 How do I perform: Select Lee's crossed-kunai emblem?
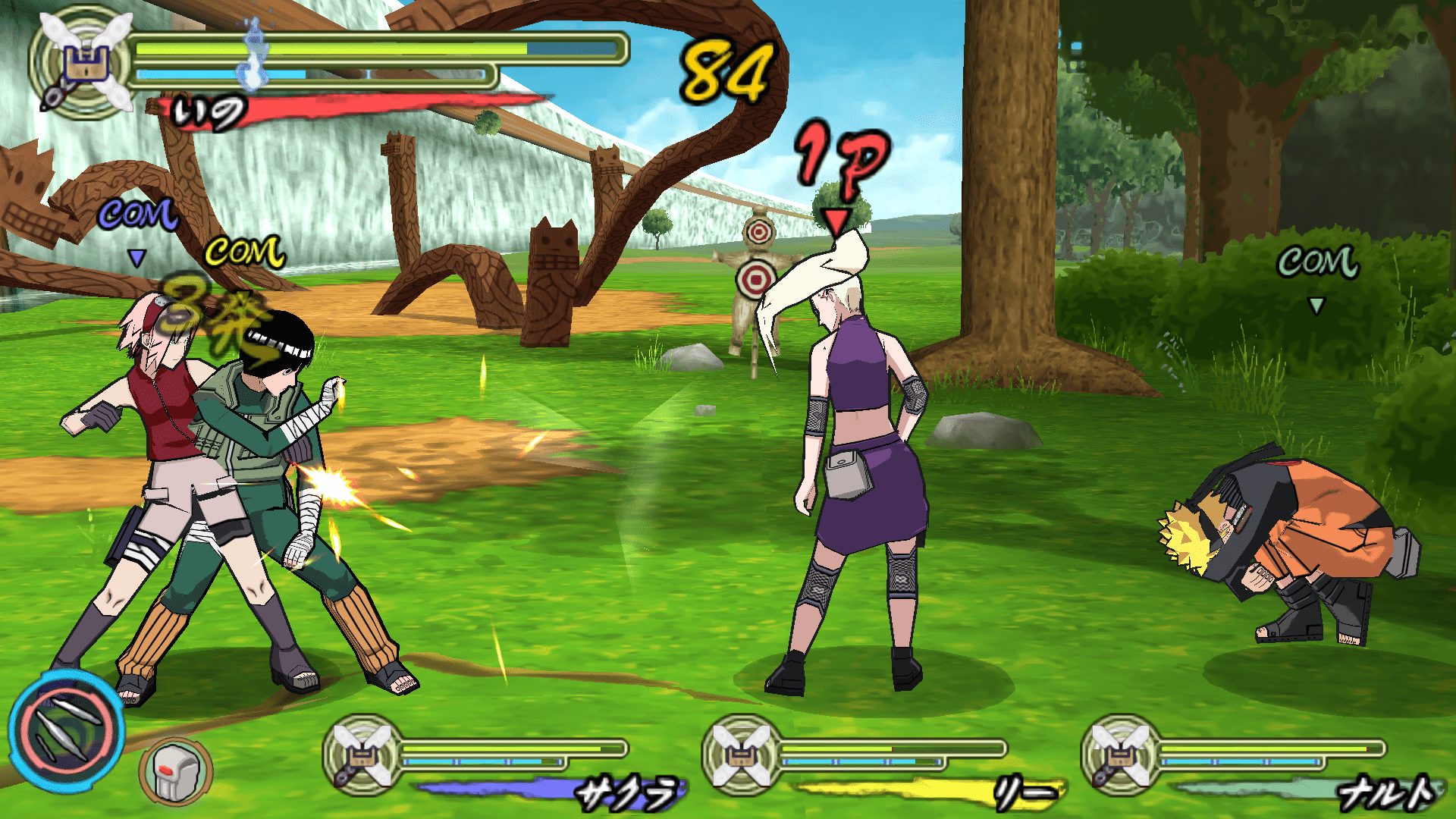[x=741, y=755]
